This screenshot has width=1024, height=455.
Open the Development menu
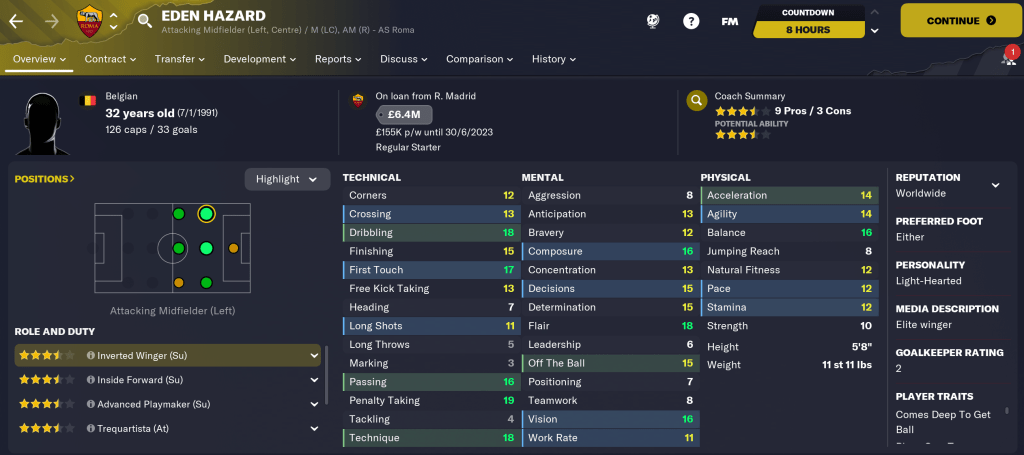(259, 59)
